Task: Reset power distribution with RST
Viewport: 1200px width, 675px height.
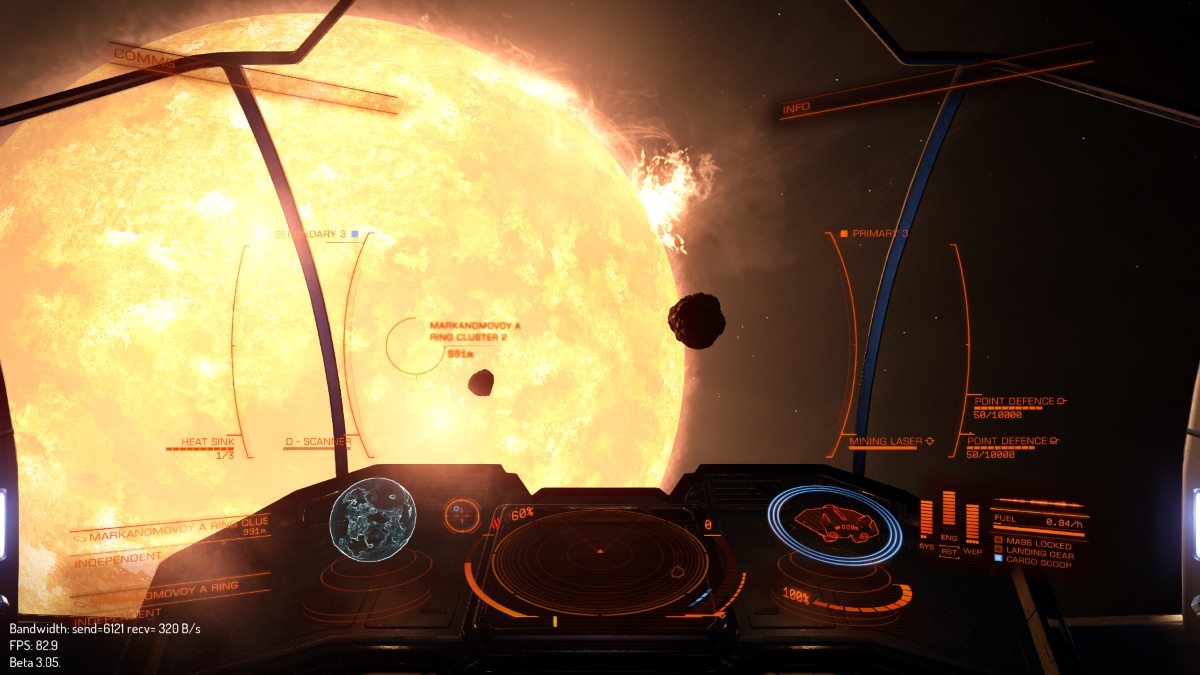Action: point(949,550)
